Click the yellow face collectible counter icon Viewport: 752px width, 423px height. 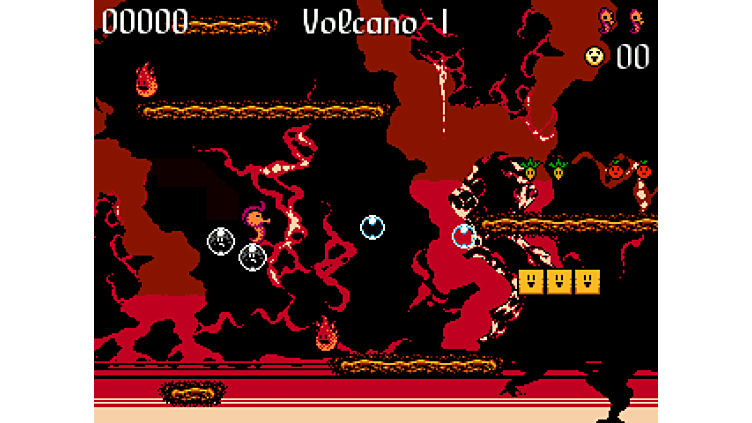[x=595, y=56]
